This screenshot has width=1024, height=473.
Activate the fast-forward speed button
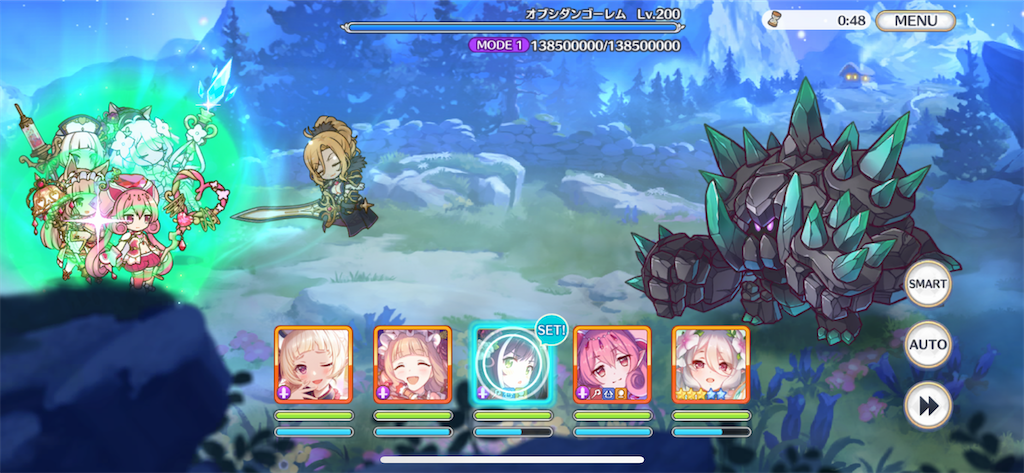tap(927, 406)
